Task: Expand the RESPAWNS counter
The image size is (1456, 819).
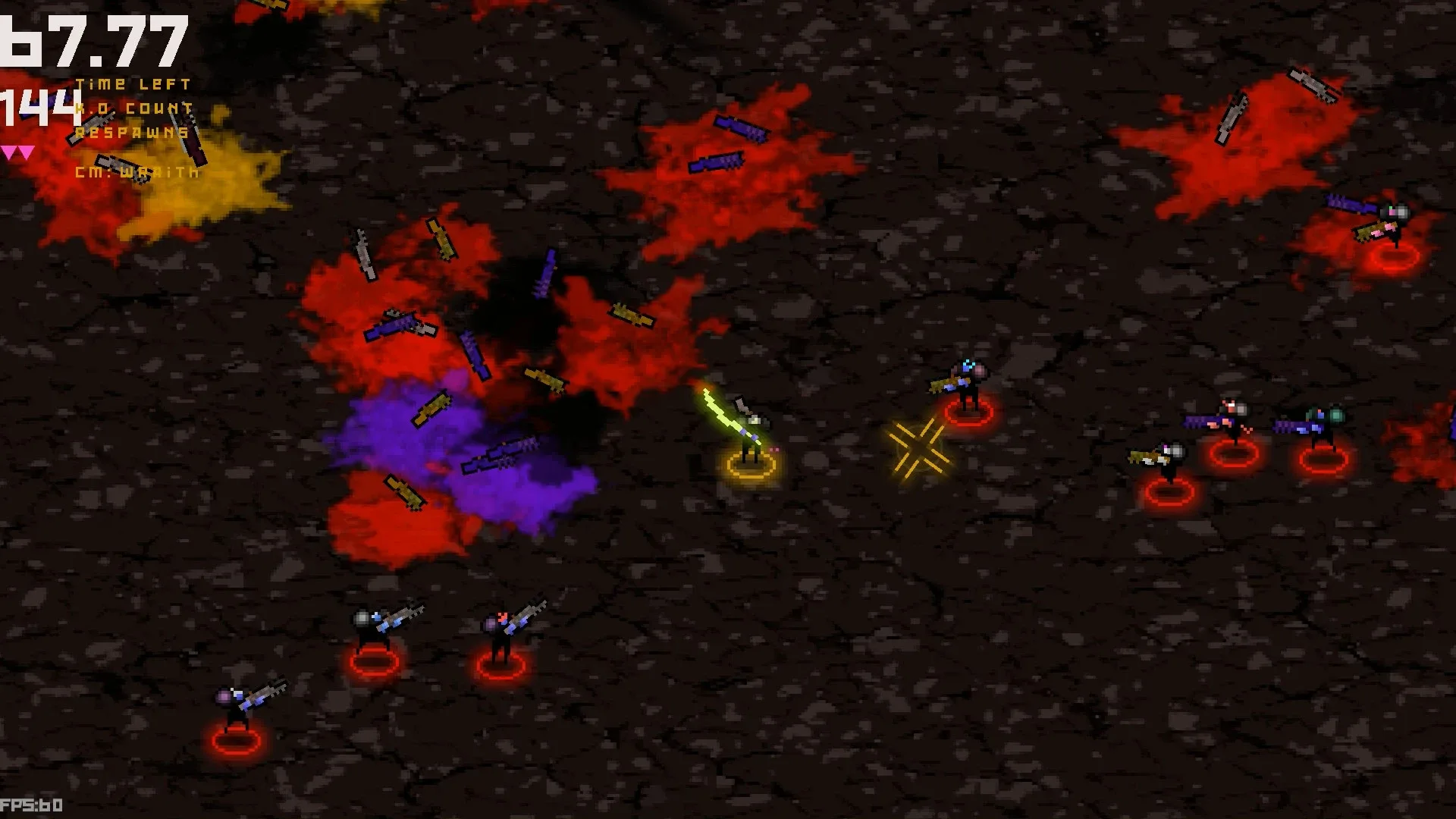Action: click(x=130, y=131)
